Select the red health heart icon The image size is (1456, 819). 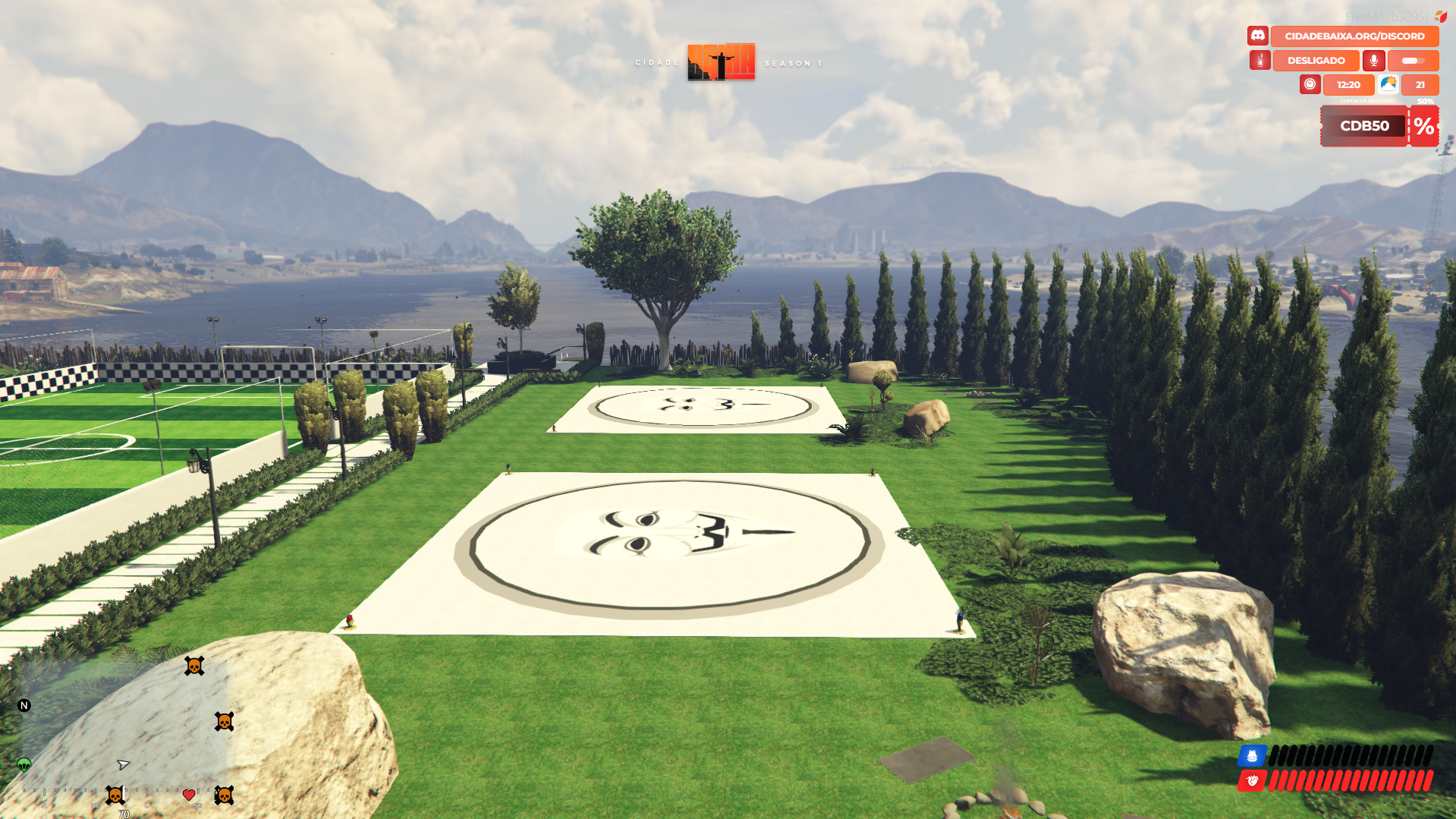(x=1252, y=780)
